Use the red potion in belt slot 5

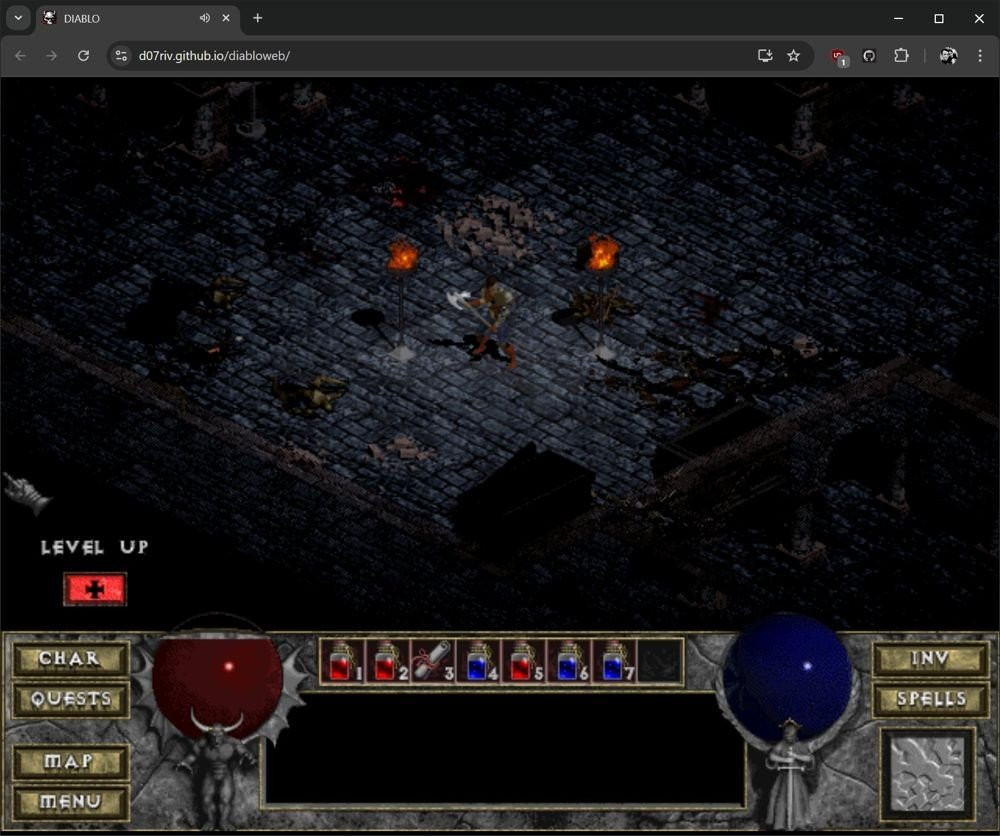coord(522,661)
